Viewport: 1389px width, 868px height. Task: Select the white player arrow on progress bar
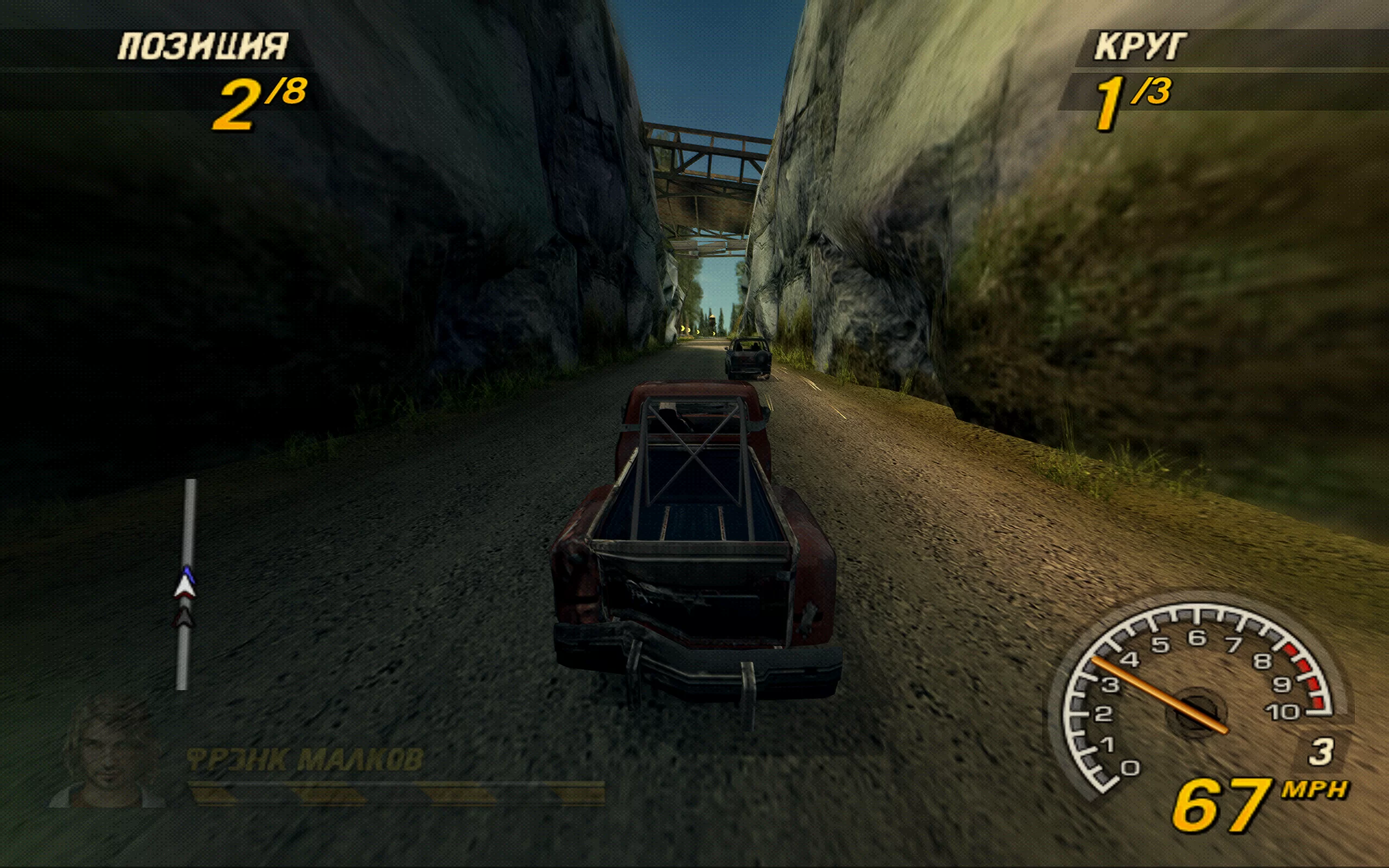185,586
